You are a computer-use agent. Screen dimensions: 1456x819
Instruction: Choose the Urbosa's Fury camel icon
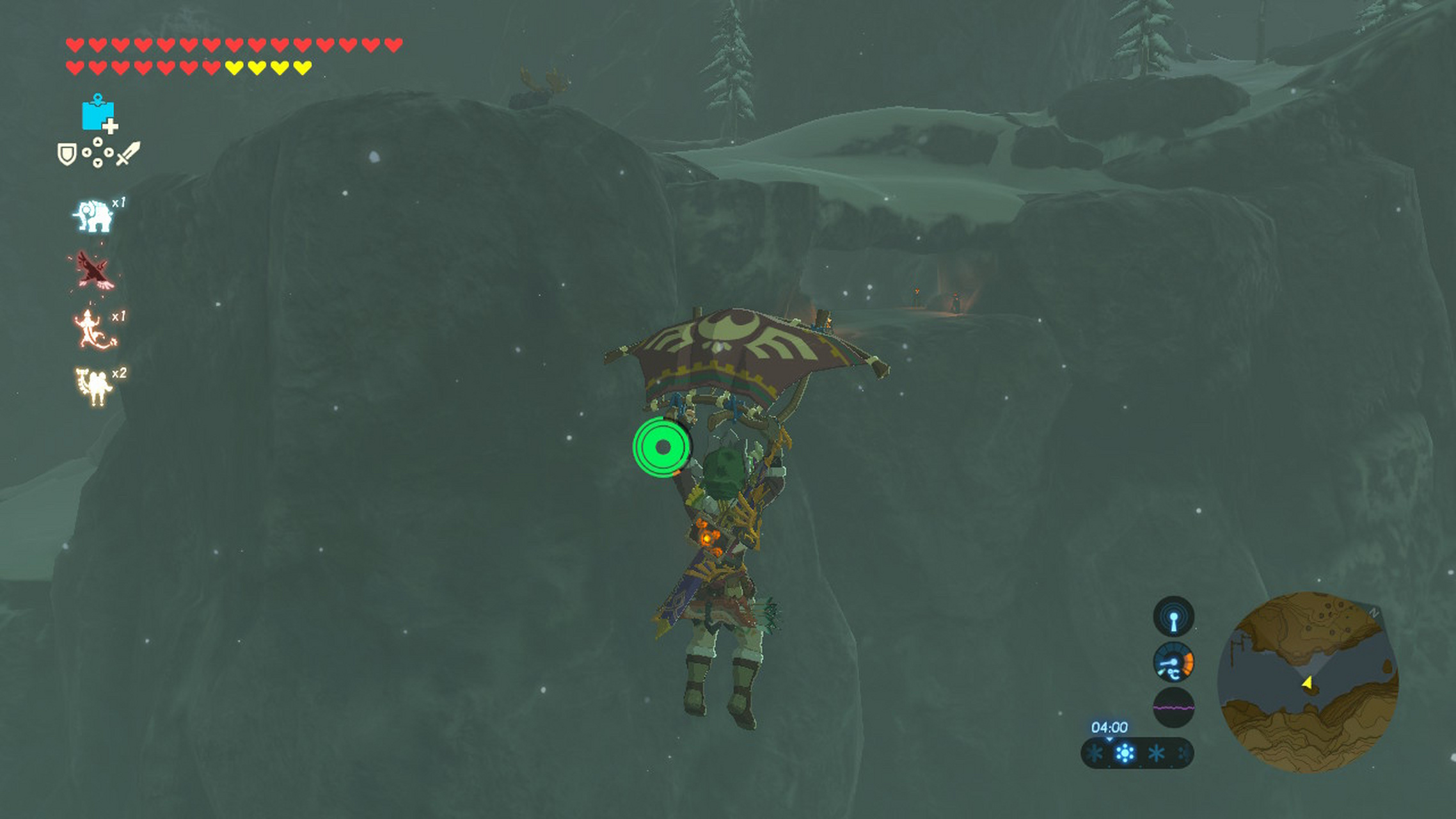[x=93, y=386]
